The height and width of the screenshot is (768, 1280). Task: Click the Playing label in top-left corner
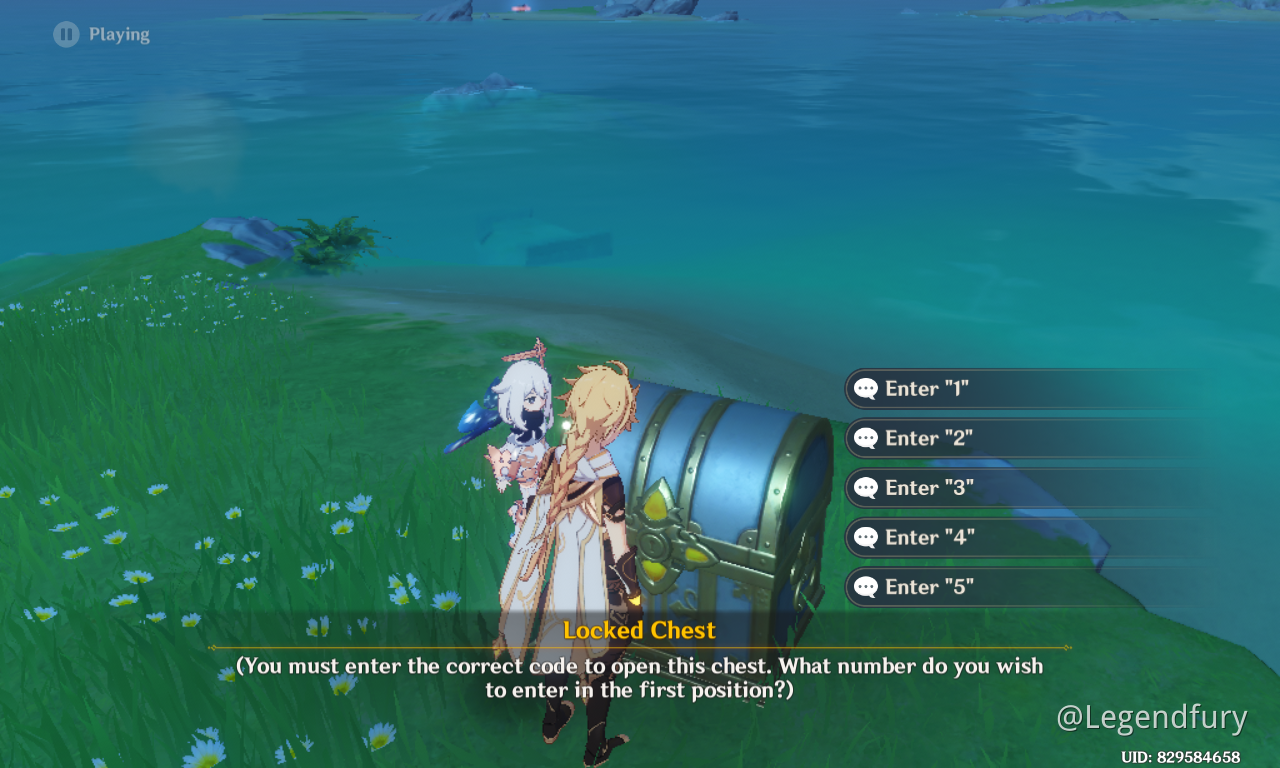pyautogui.click(x=120, y=33)
